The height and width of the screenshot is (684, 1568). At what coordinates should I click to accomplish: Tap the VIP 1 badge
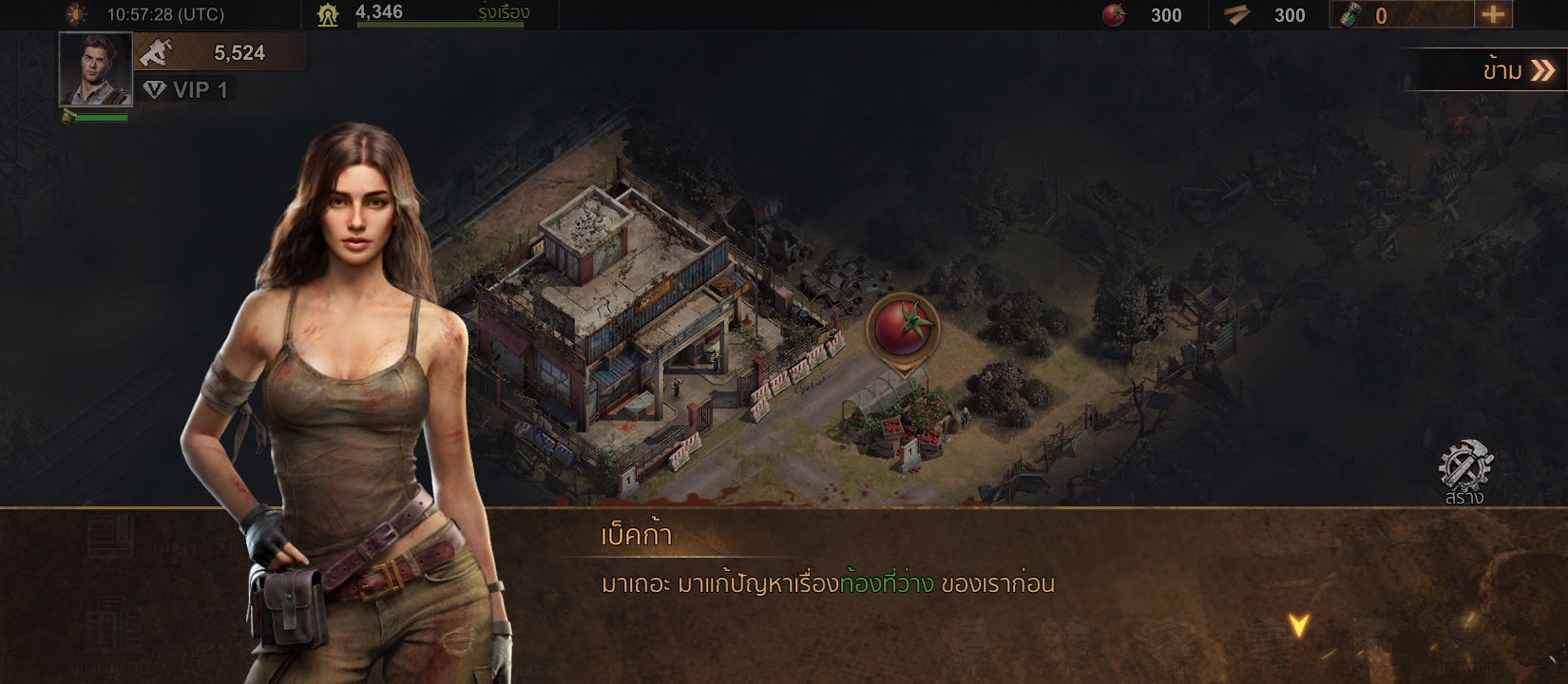click(186, 90)
